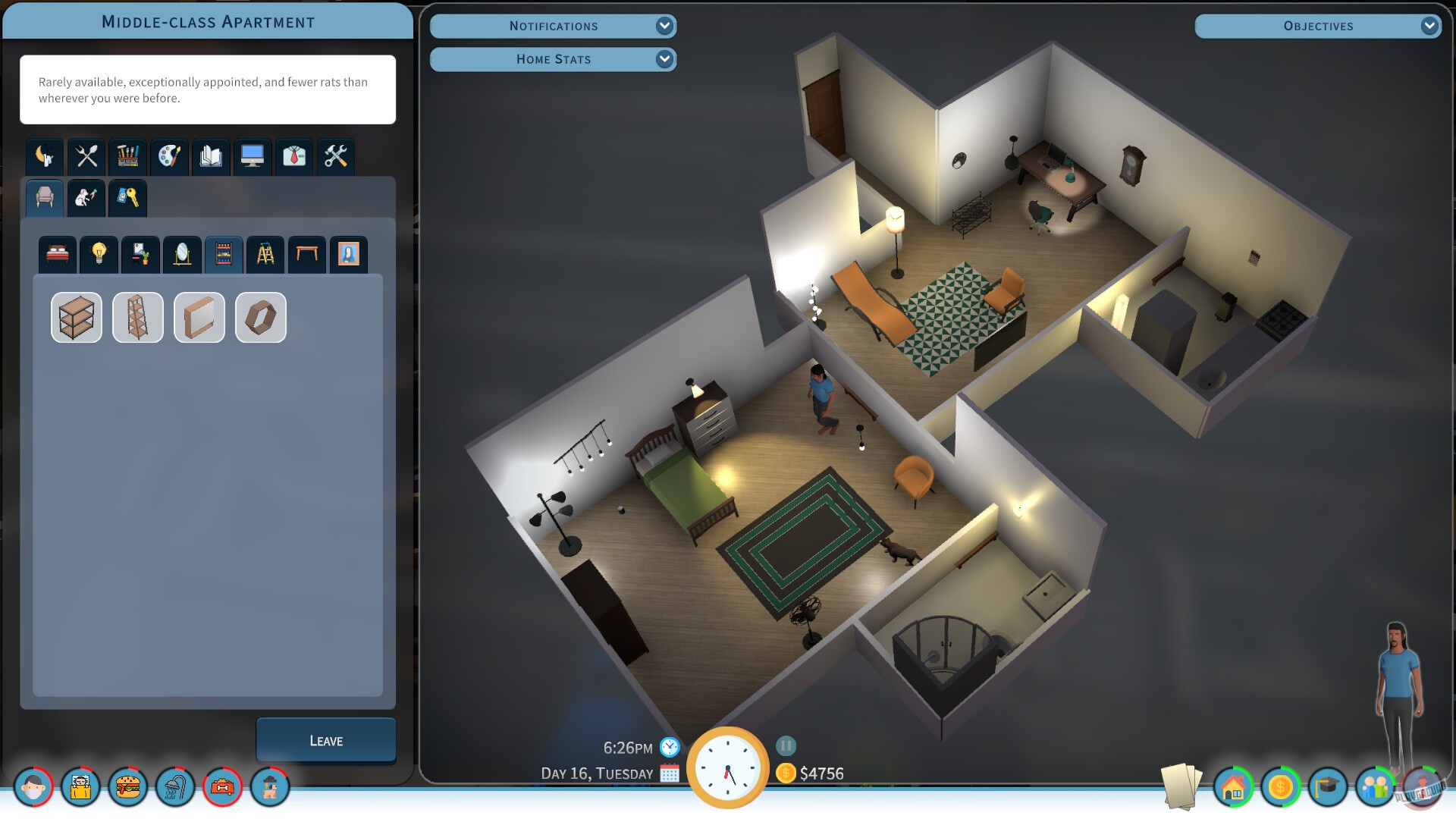Screen dimensions: 1456x819
Task: Select the sleep/night activities icon
Action: [x=43, y=157]
